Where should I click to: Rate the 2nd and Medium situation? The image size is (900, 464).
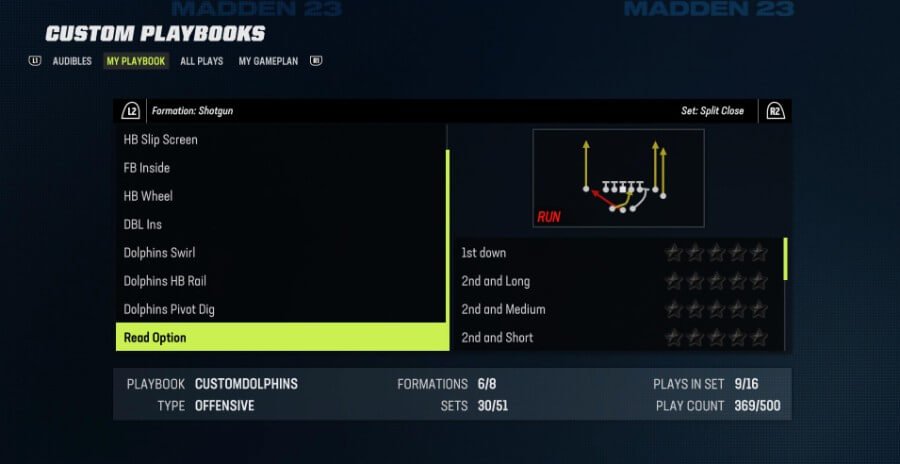pos(716,309)
